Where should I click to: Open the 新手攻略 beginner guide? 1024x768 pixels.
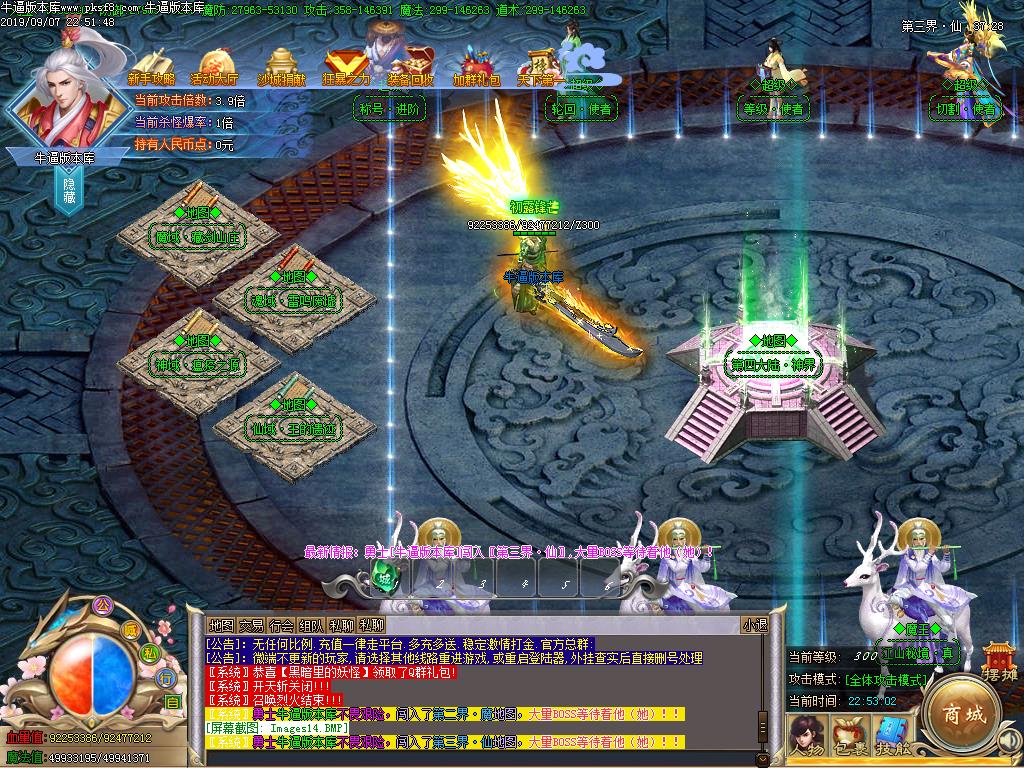pyautogui.click(x=152, y=66)
